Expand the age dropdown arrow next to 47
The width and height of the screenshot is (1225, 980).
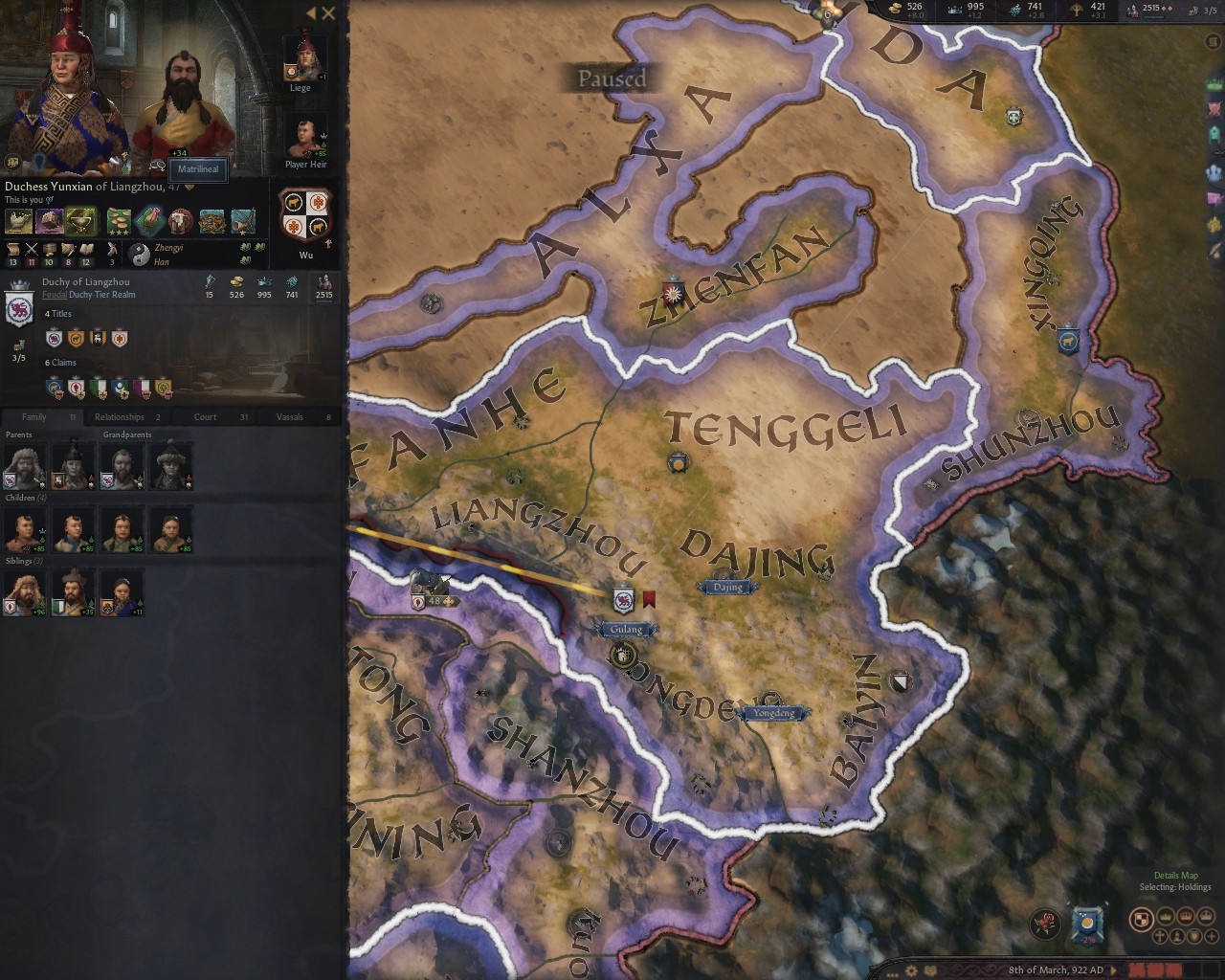[189, 187]
